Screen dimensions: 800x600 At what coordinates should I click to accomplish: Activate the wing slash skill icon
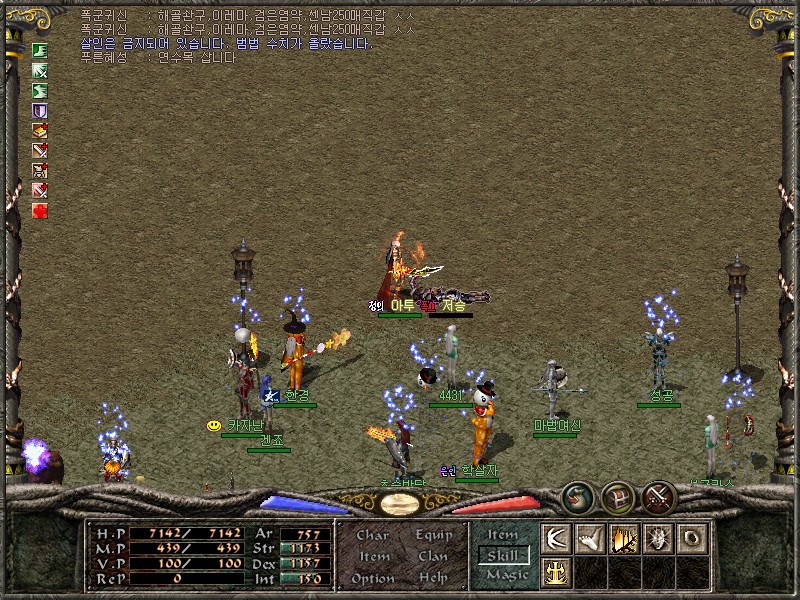tap(555, 538)
